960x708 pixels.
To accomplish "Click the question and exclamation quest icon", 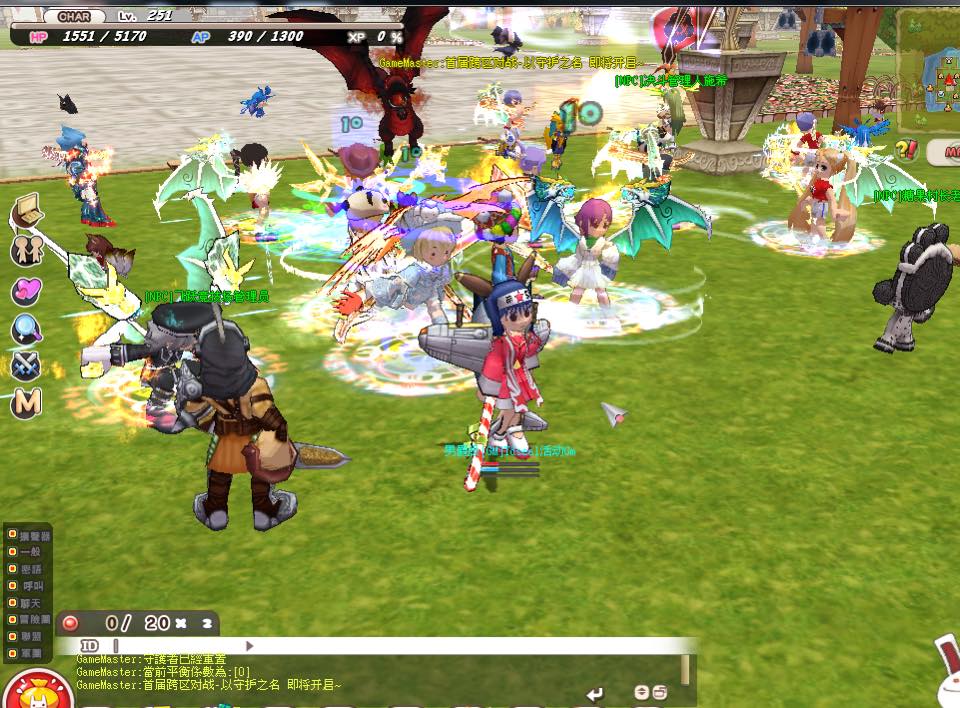I will tap(906, 151).
